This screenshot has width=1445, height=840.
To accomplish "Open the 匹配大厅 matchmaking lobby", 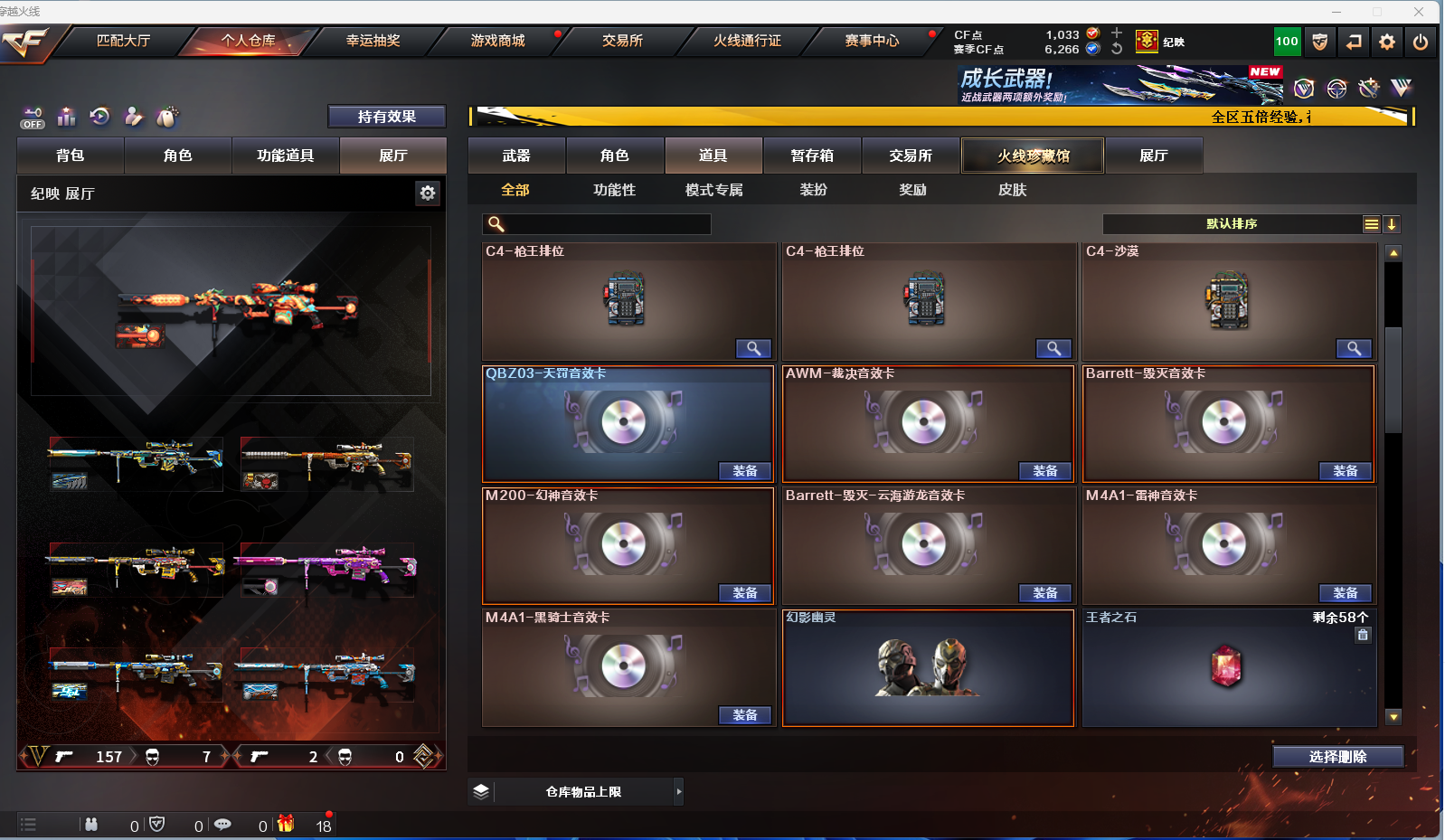I will click(x=124, y=41).
